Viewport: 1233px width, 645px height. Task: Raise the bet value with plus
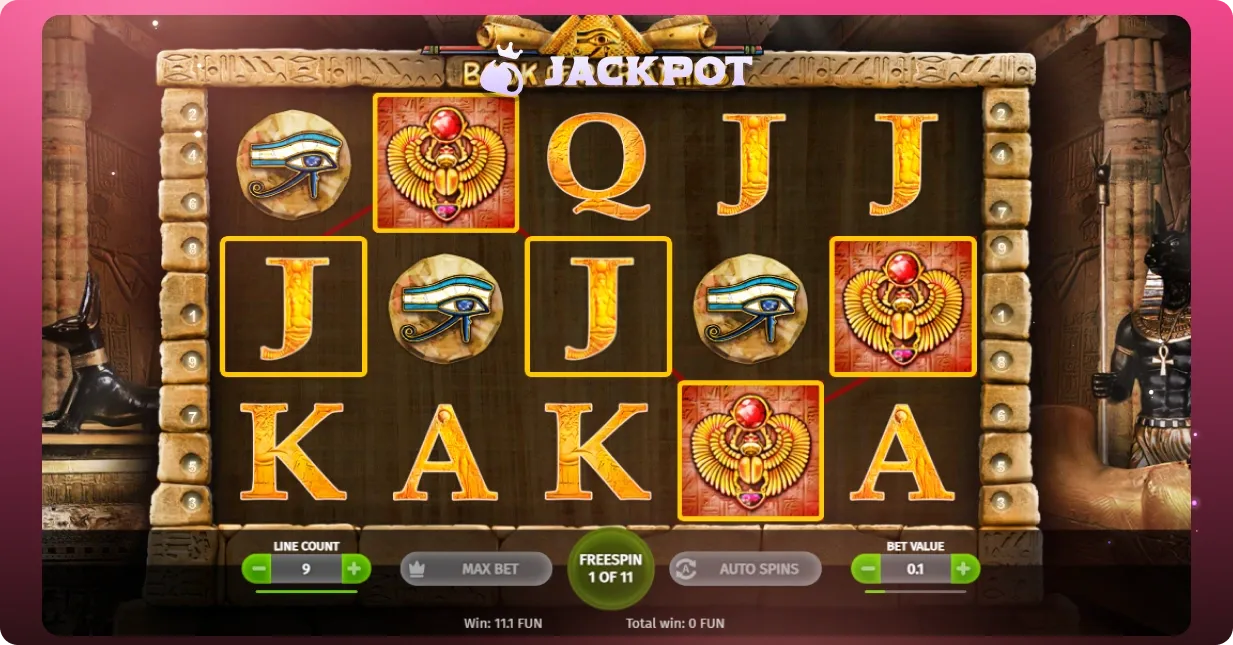click(x=963, y=569)
